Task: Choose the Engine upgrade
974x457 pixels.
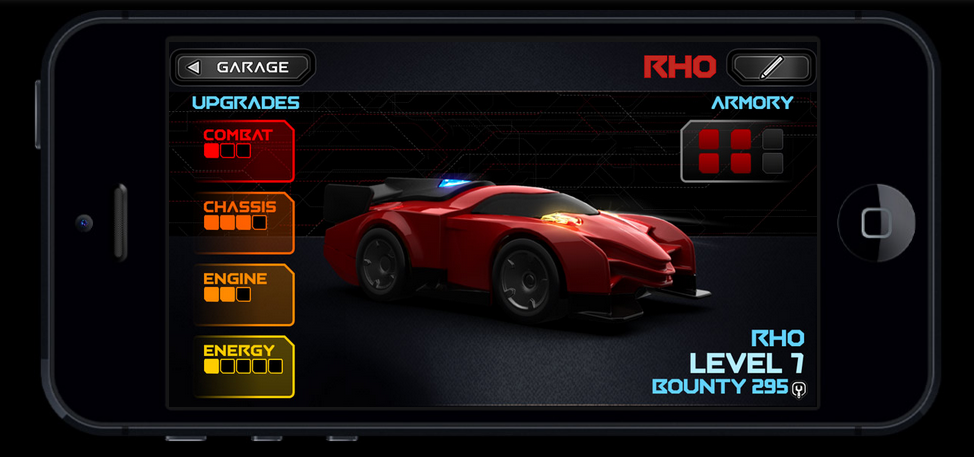Action: coord(245,295)
